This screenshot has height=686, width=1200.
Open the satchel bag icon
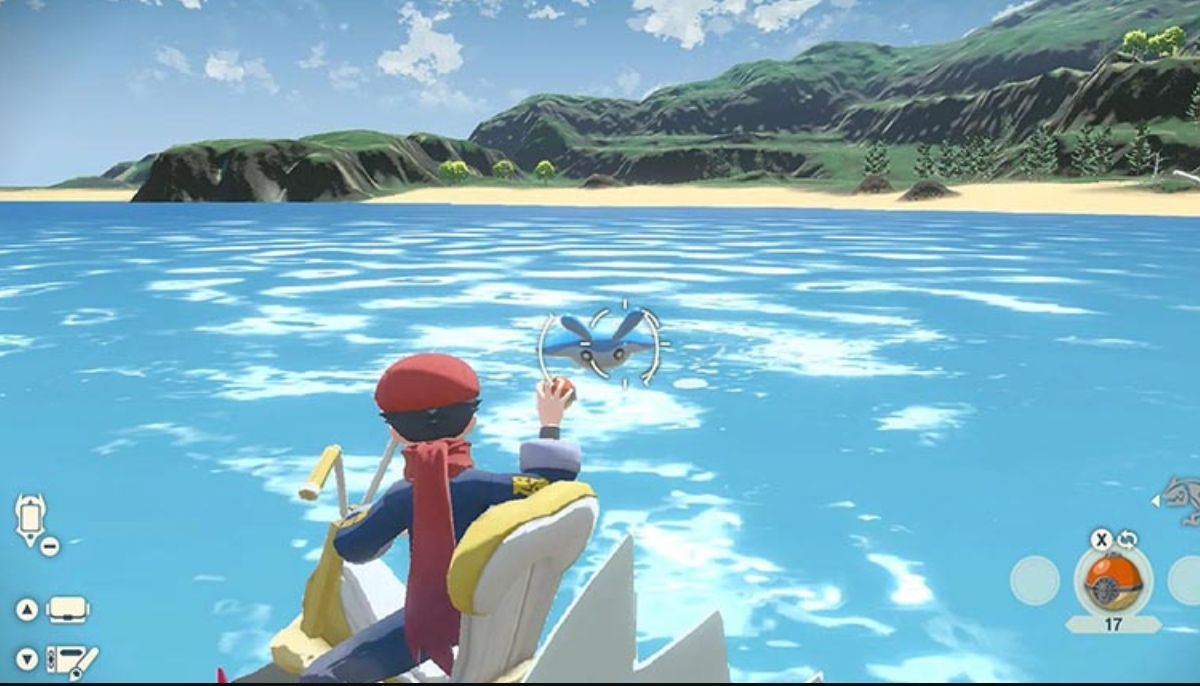click(68, 609)
